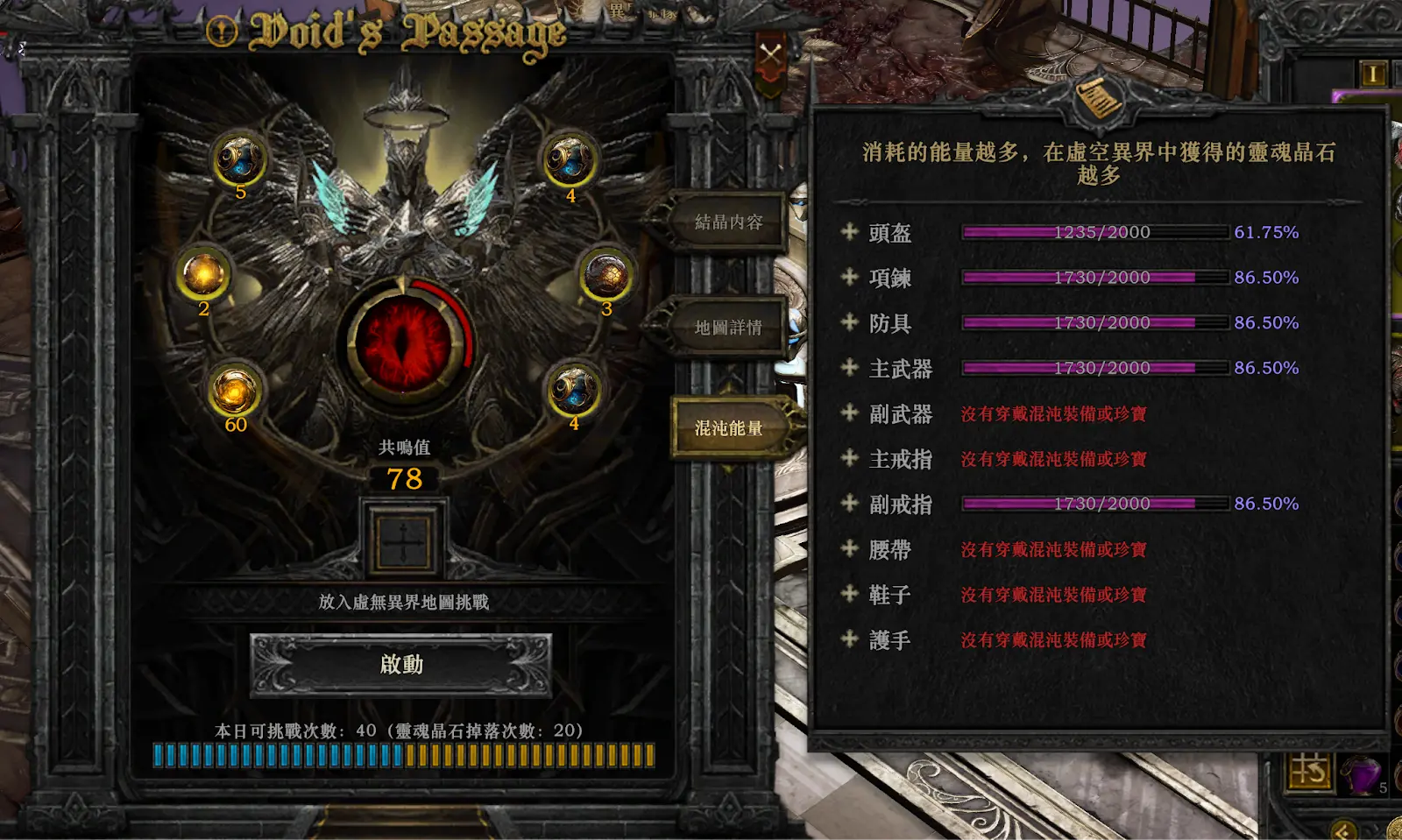Switch to the 地圖詳情 tab
The width and height of the screenshot is (1402, 840).
tap(727, 328)
